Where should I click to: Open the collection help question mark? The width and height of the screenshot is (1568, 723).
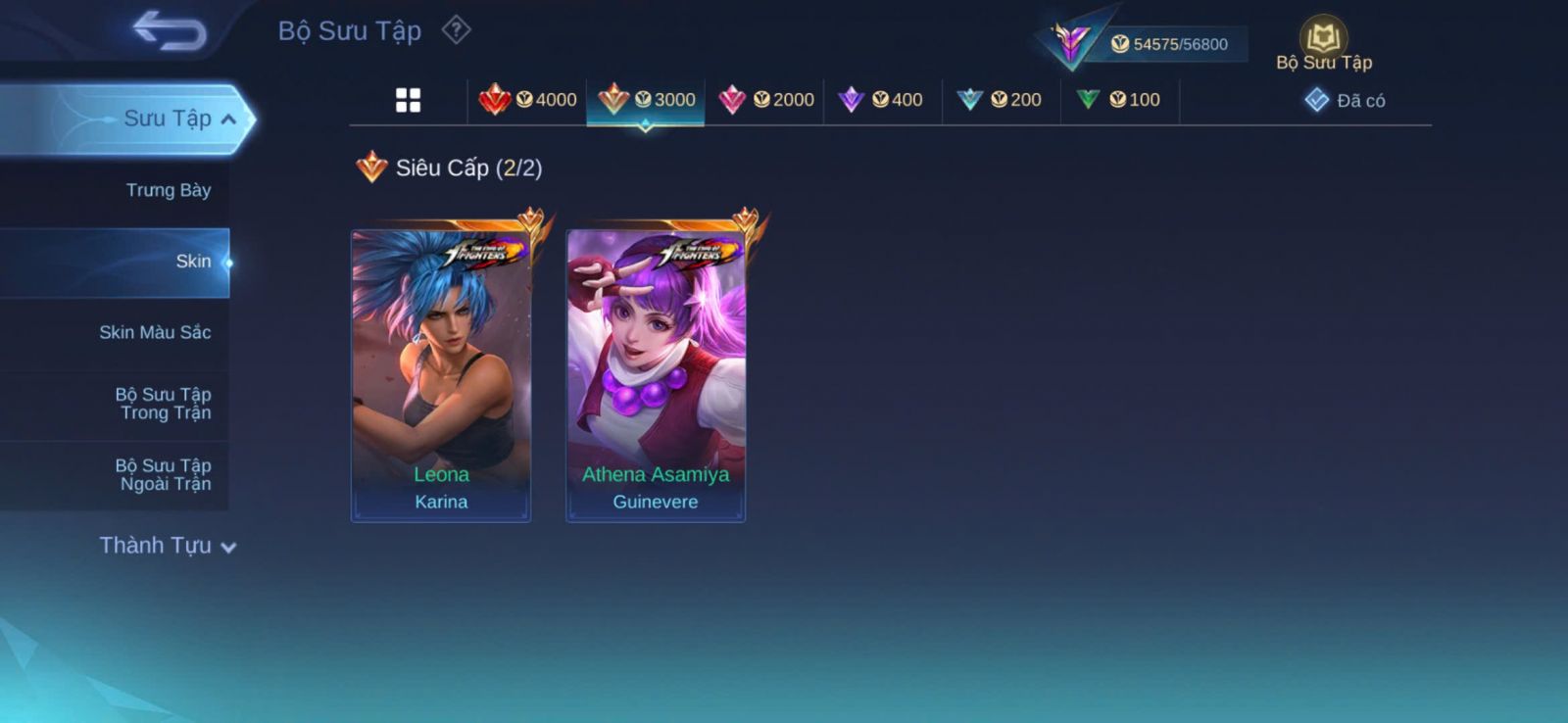(456, 30)
